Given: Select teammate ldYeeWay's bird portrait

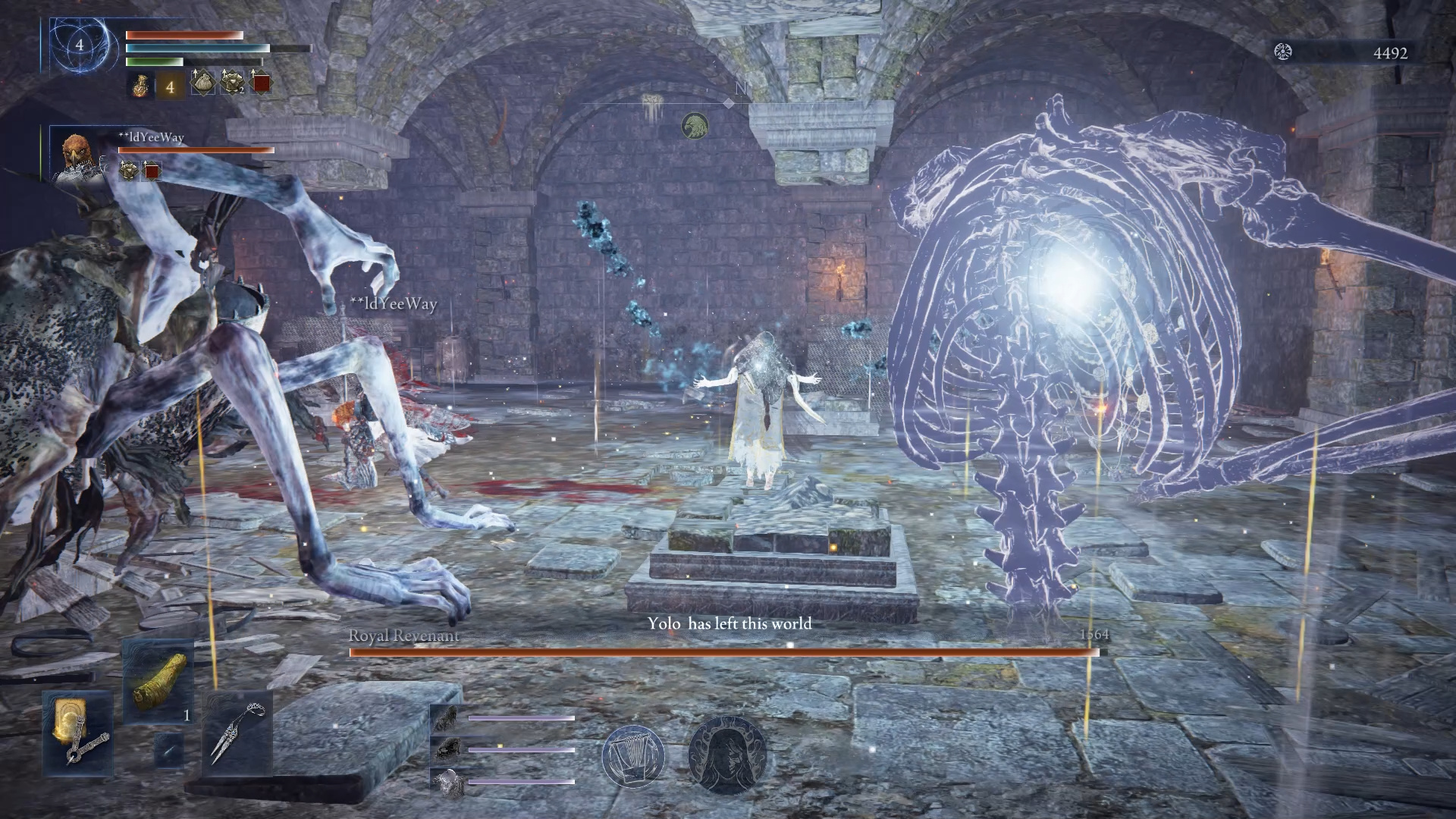Looking at the screenshot, I should point(77,157).
